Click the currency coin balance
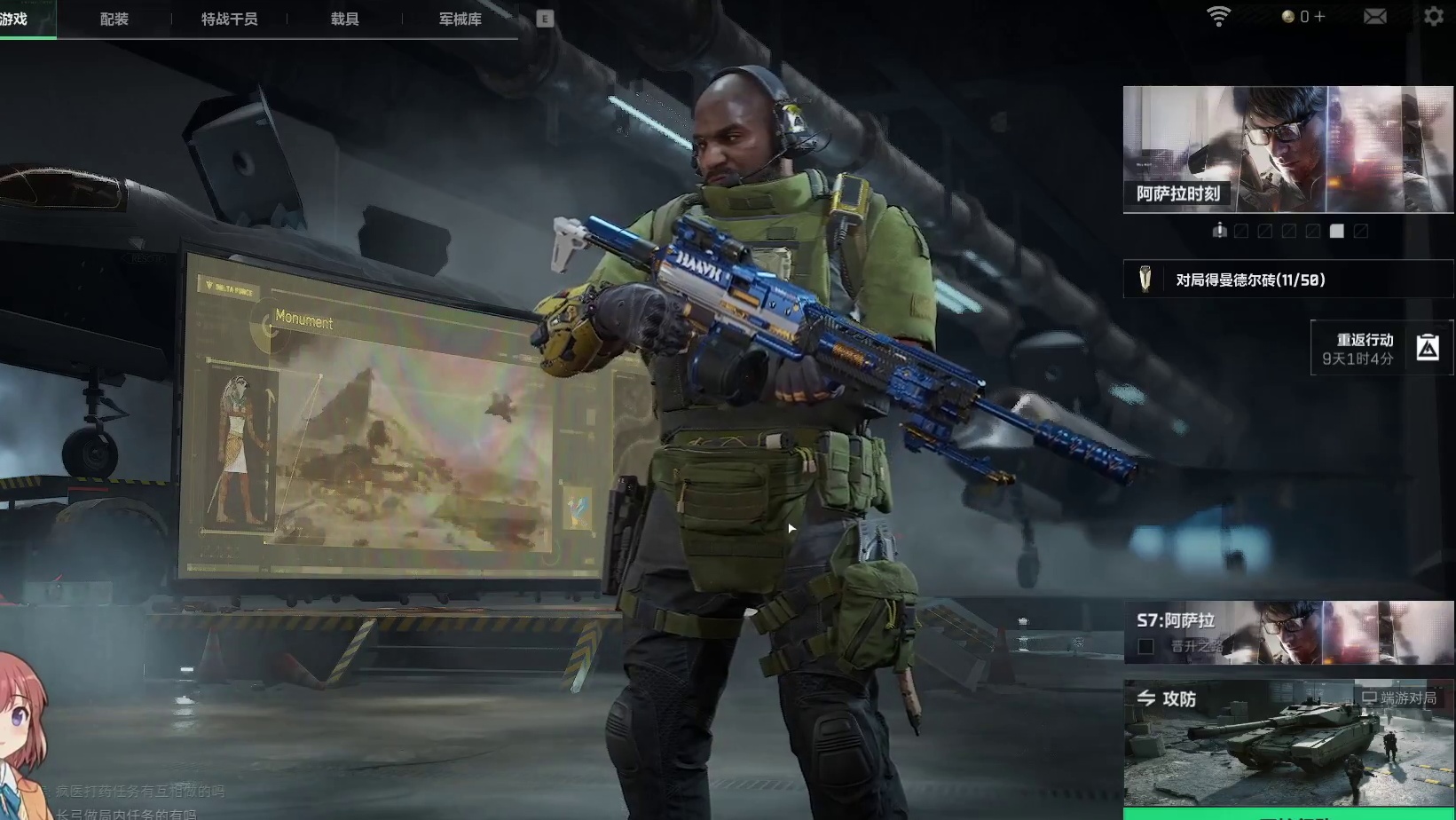 click(1303, 17)
